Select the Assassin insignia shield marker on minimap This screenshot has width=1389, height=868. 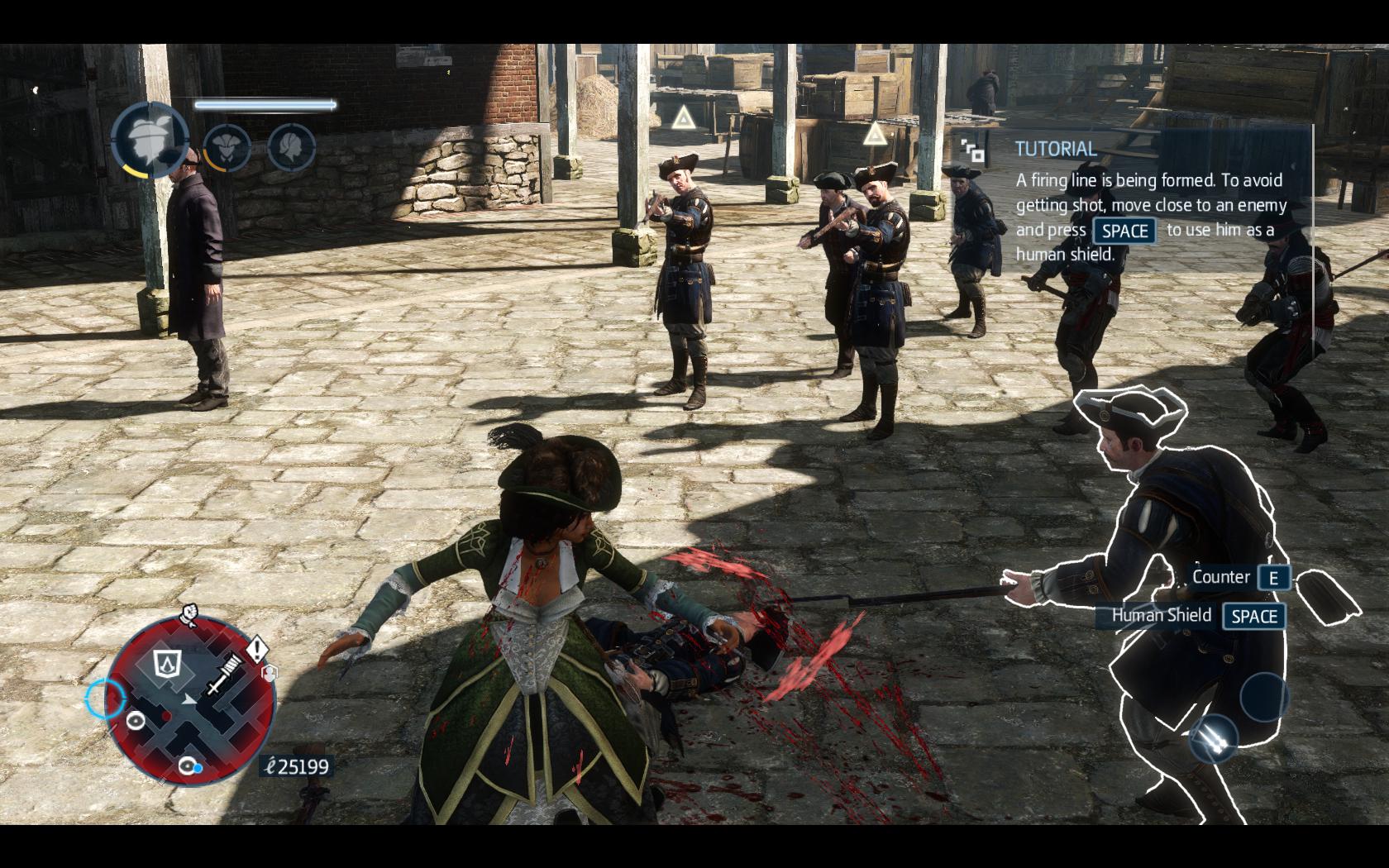point(168,662)
